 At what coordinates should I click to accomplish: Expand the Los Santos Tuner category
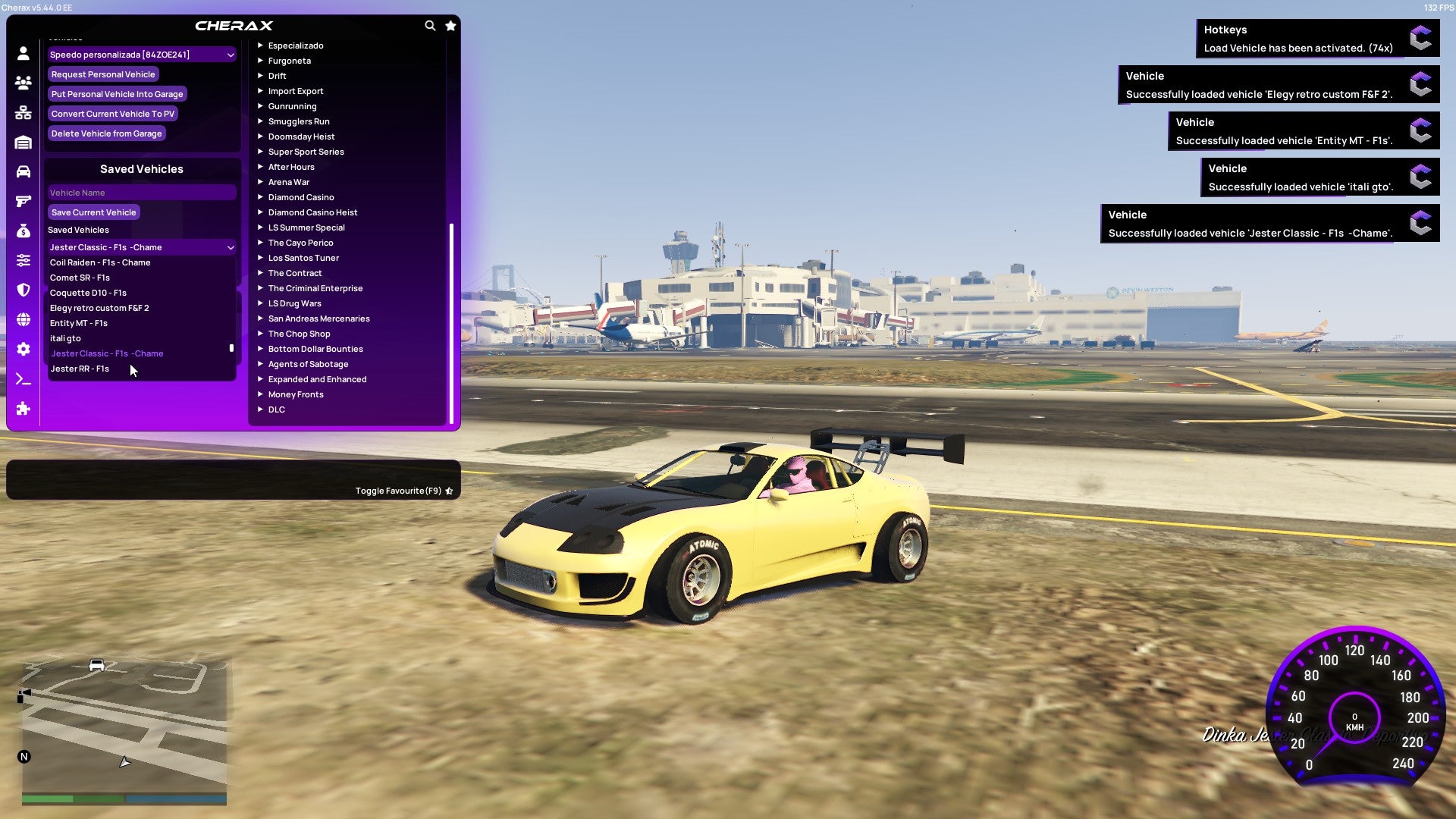(303, 258)
